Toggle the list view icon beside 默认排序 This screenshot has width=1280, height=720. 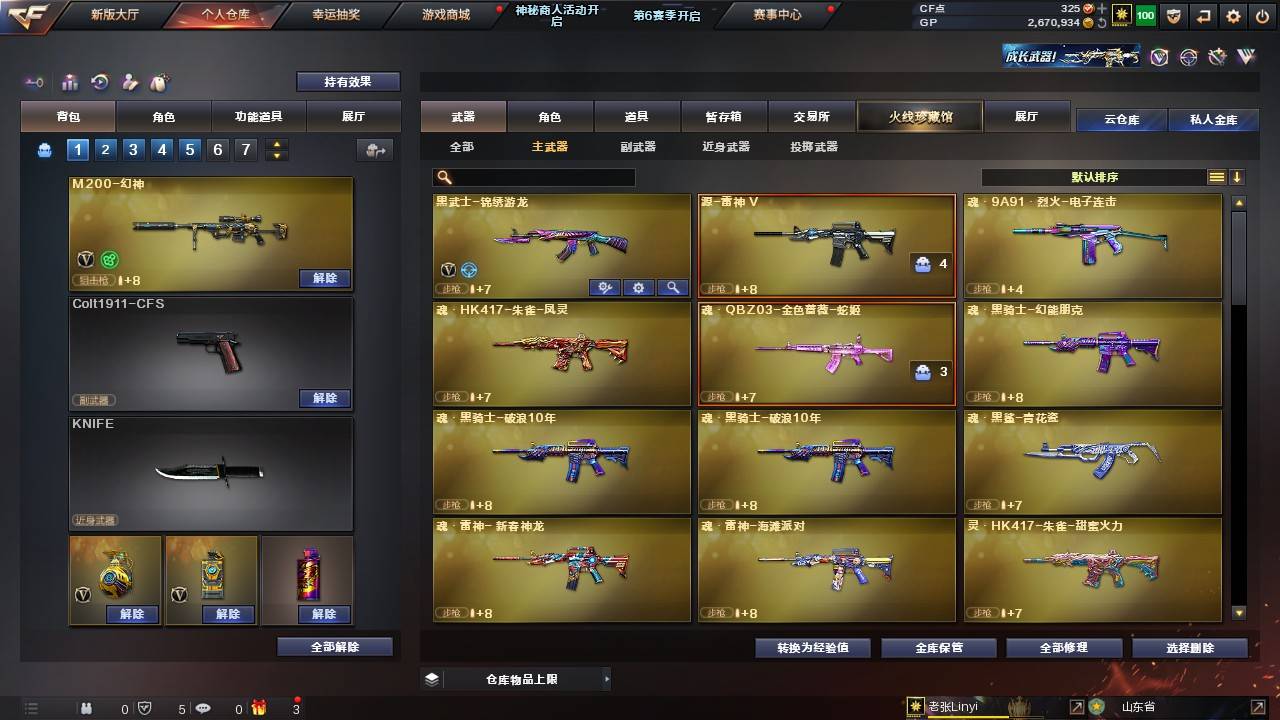1216,177
